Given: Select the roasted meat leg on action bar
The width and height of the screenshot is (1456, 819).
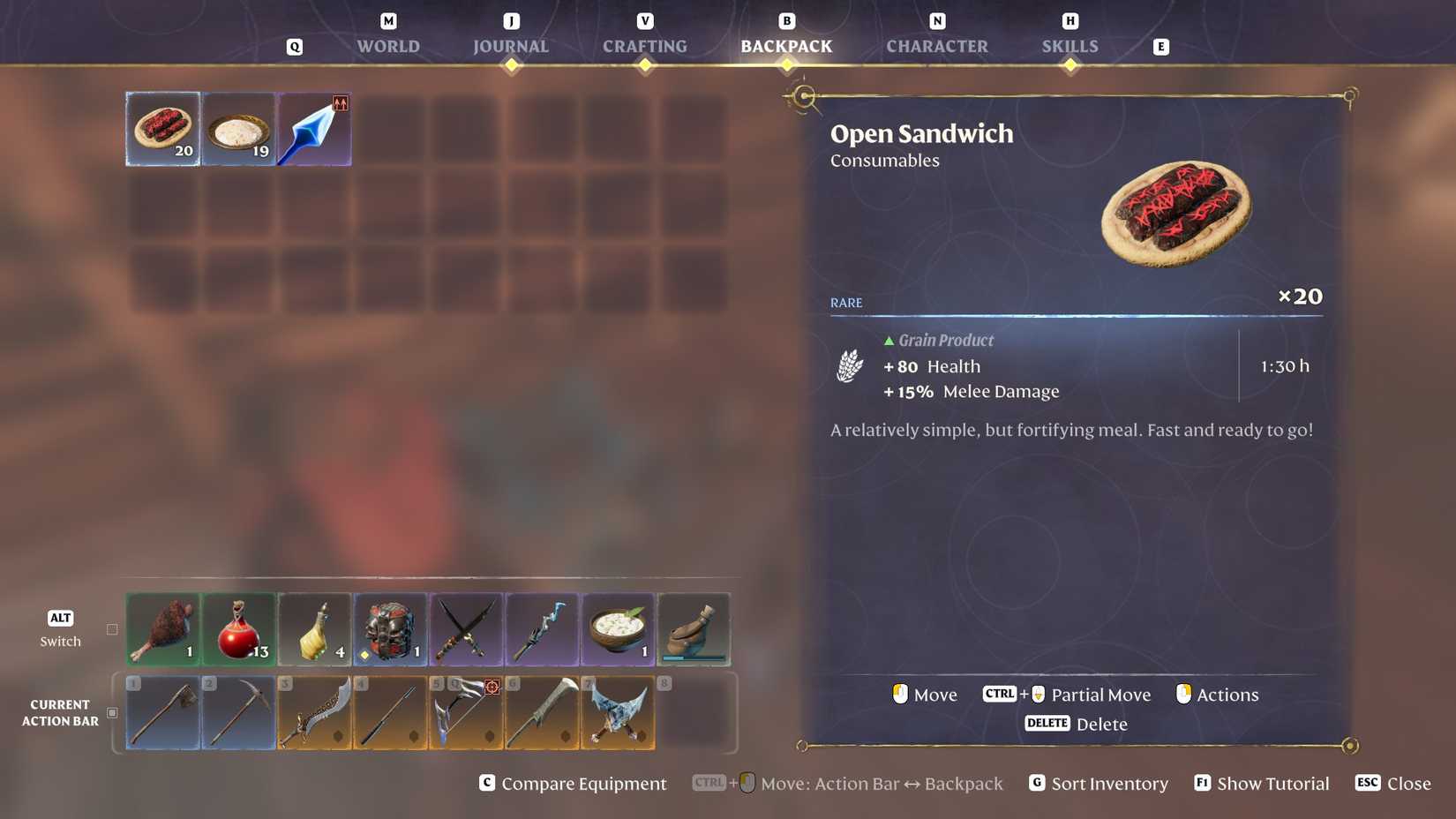Looking at the screenshot, I should point(162,628).
